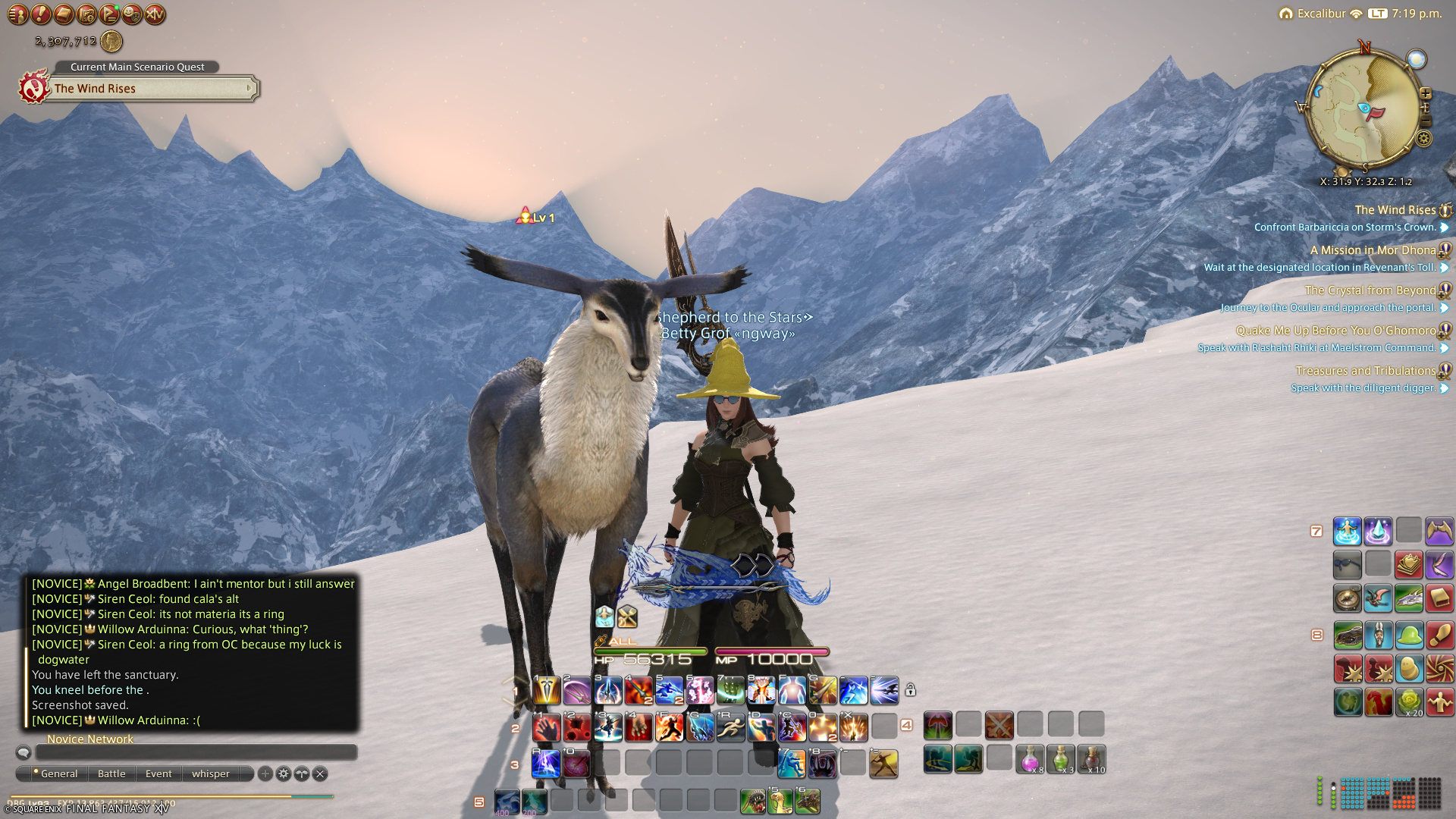Select the General chat tab
This screenshot has height=819, width=1456.
(58, 773)
